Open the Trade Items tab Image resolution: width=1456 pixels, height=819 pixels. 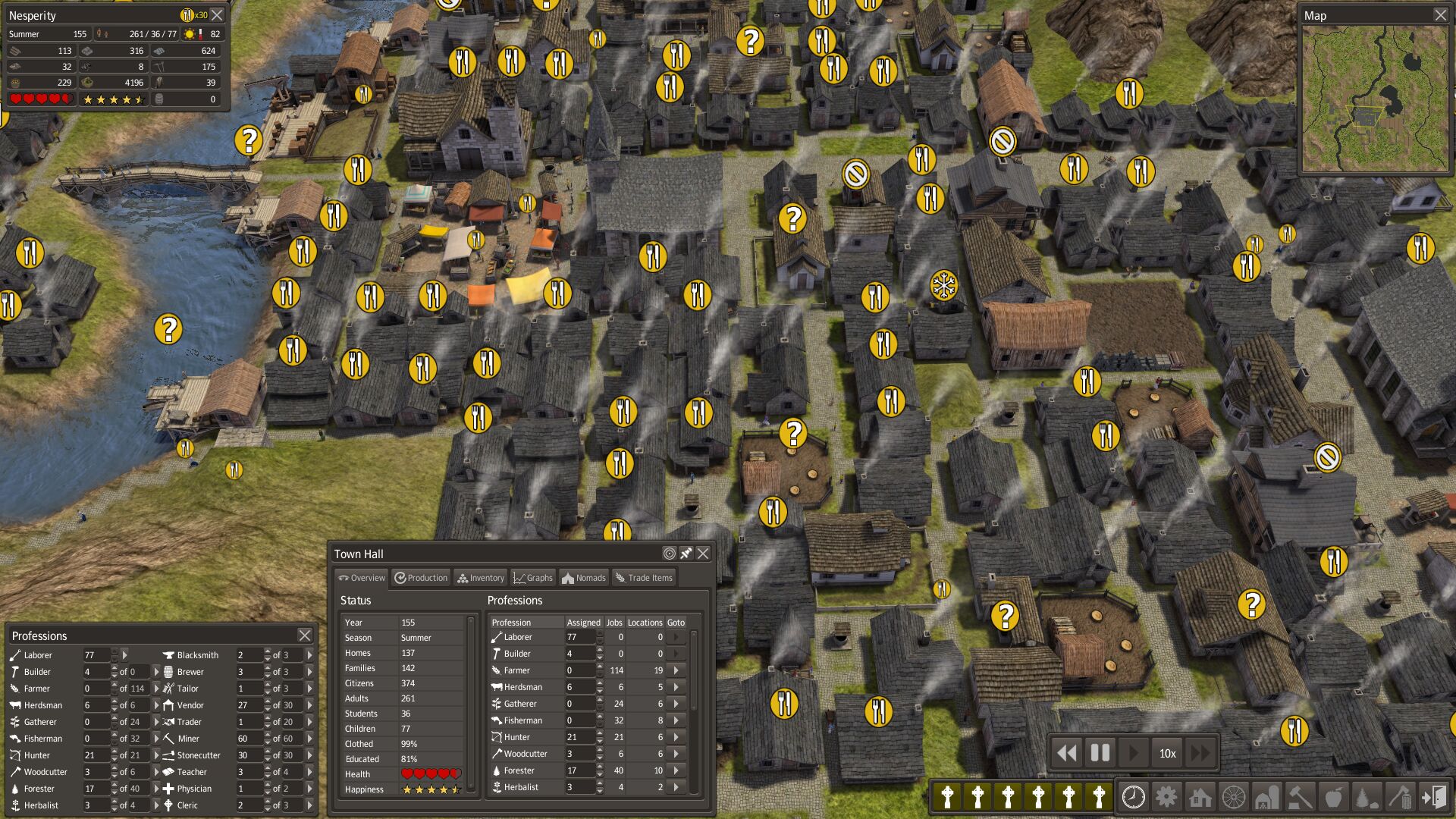643,578
